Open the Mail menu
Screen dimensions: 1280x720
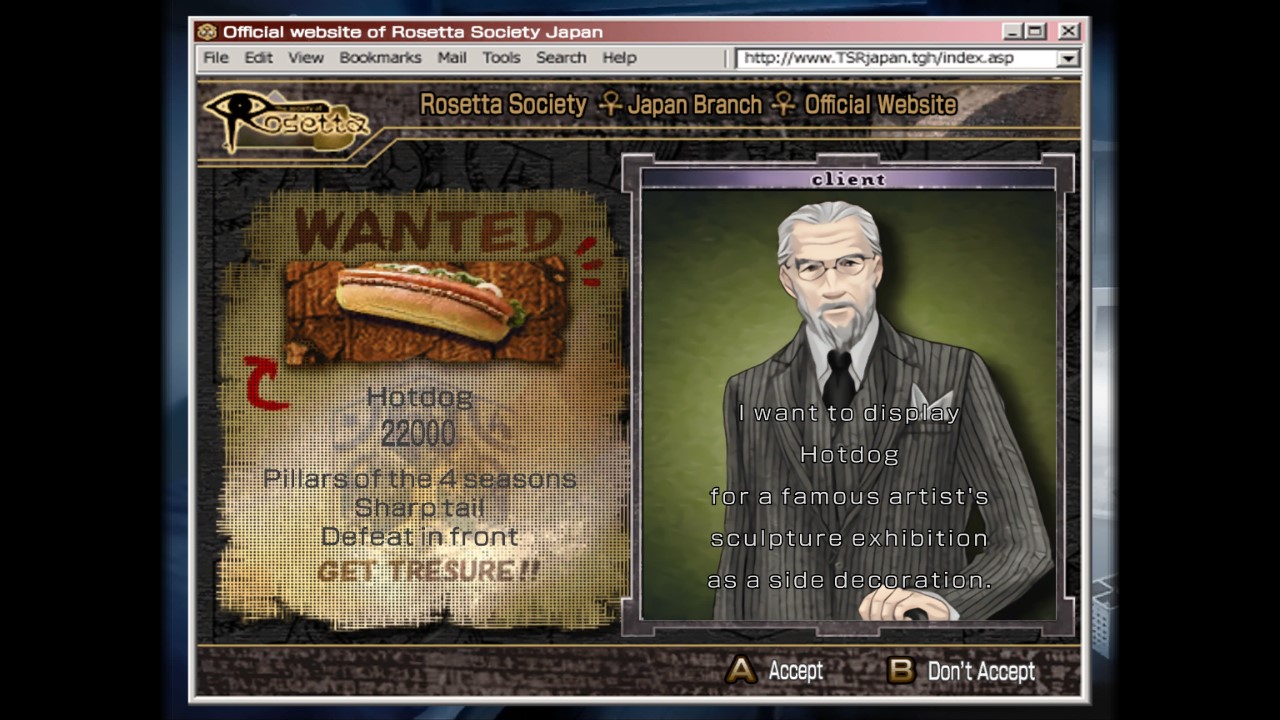452,57
